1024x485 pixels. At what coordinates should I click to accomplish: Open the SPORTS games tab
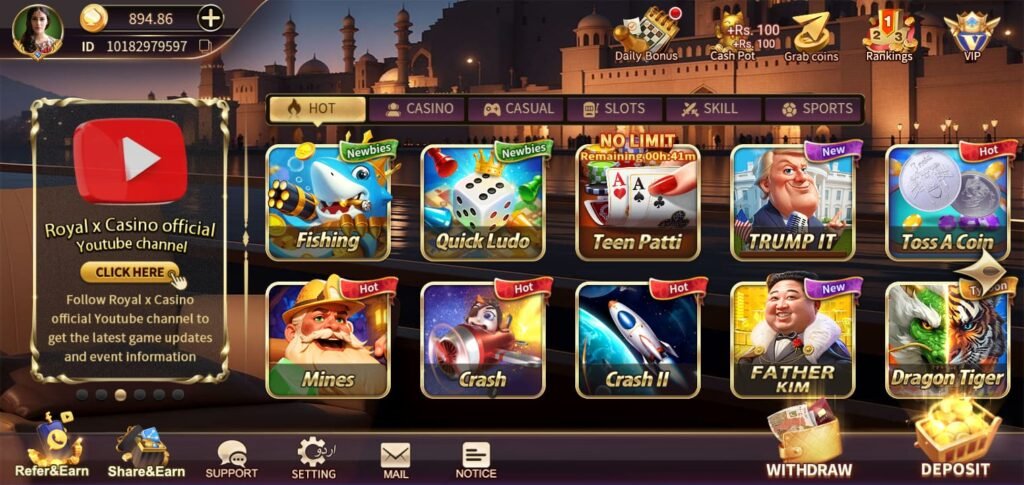click(x=816, y=109)
